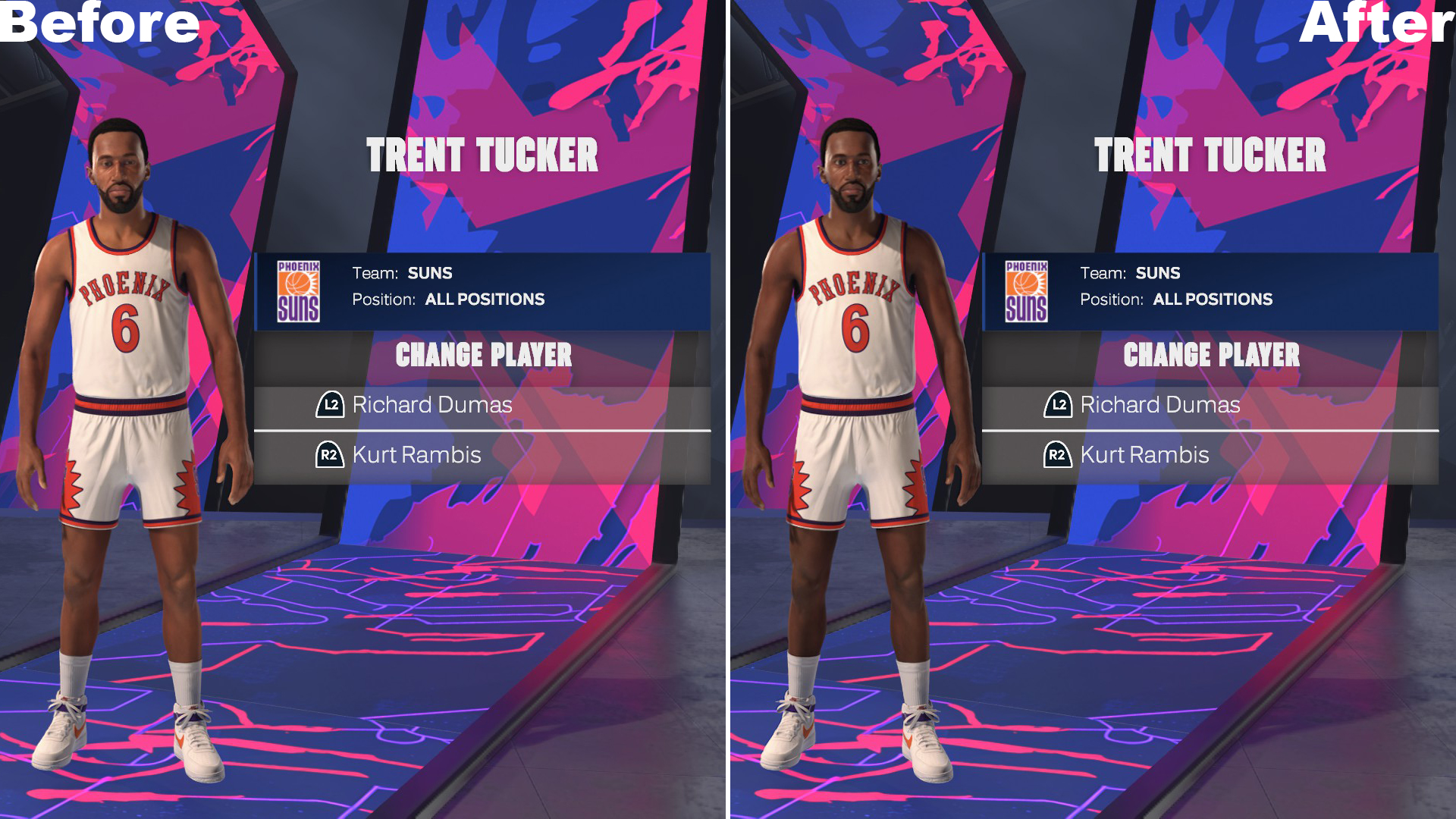Click the Phoenix Suns logo in Before panel
The width and height of the screenshot is (1456, 819).
click(x=299, y=290)
